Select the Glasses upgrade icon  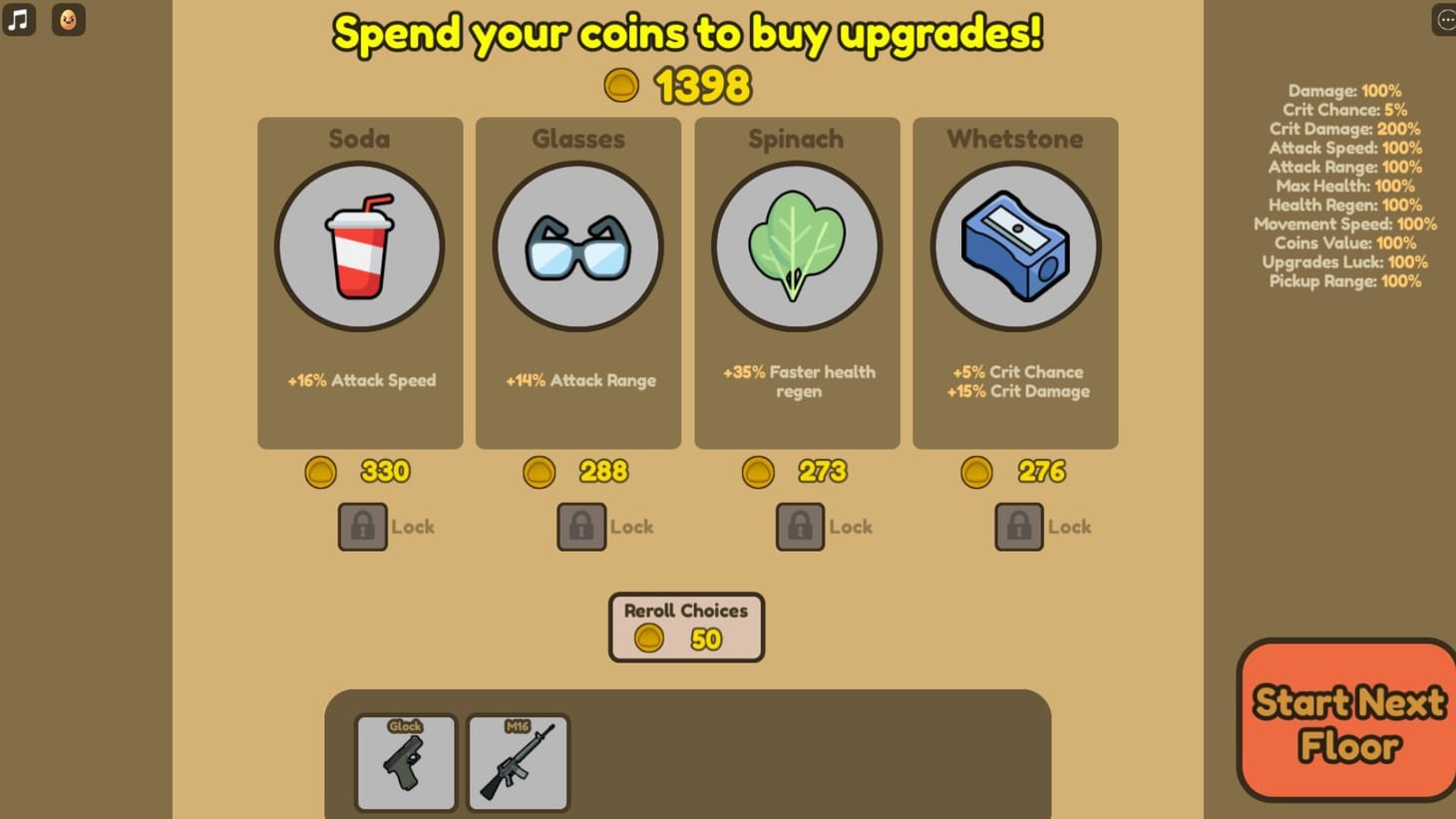578,246
